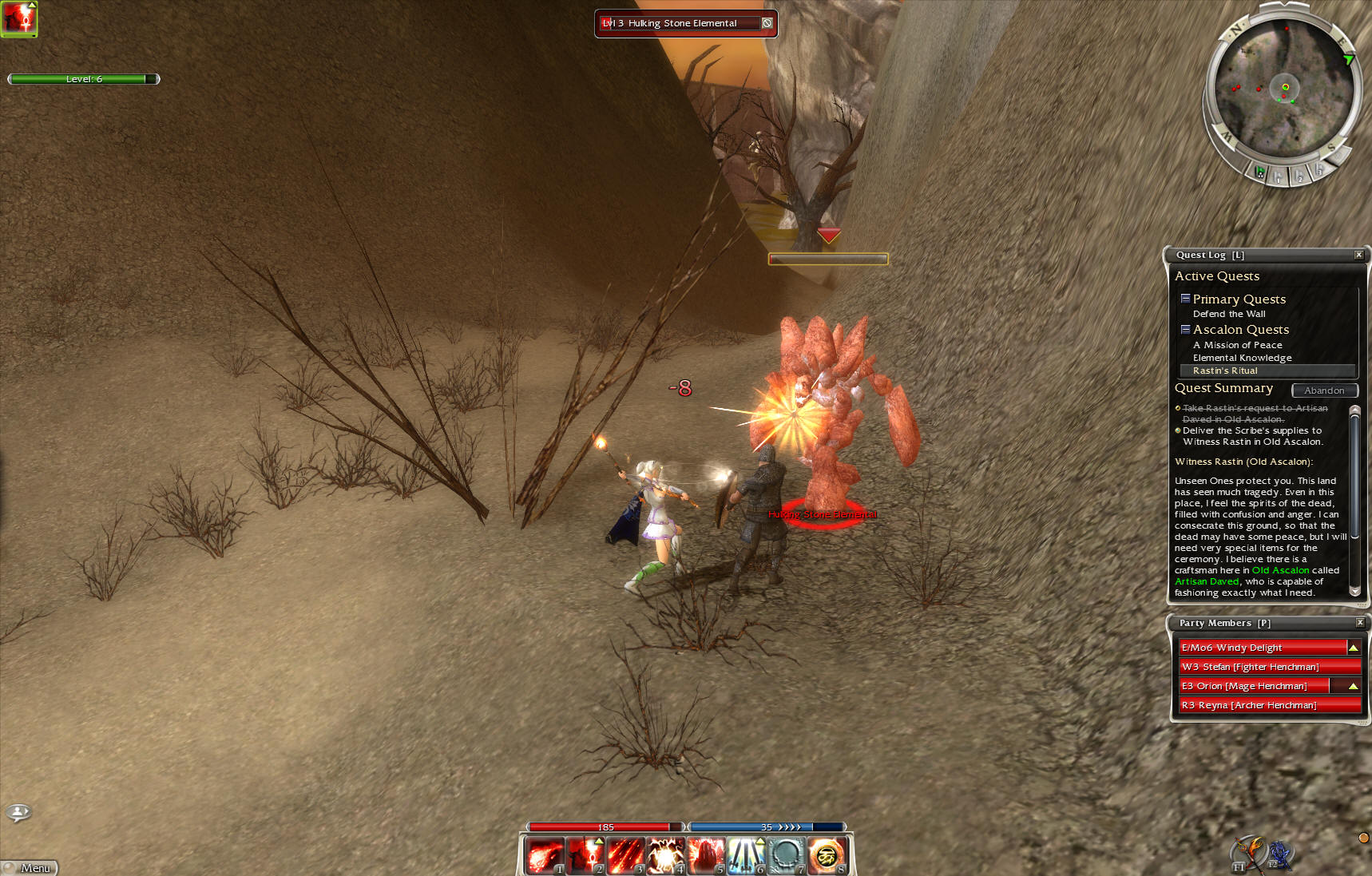
Task: Collapse the Primary Quests group
Action: tap(1185, 299)
